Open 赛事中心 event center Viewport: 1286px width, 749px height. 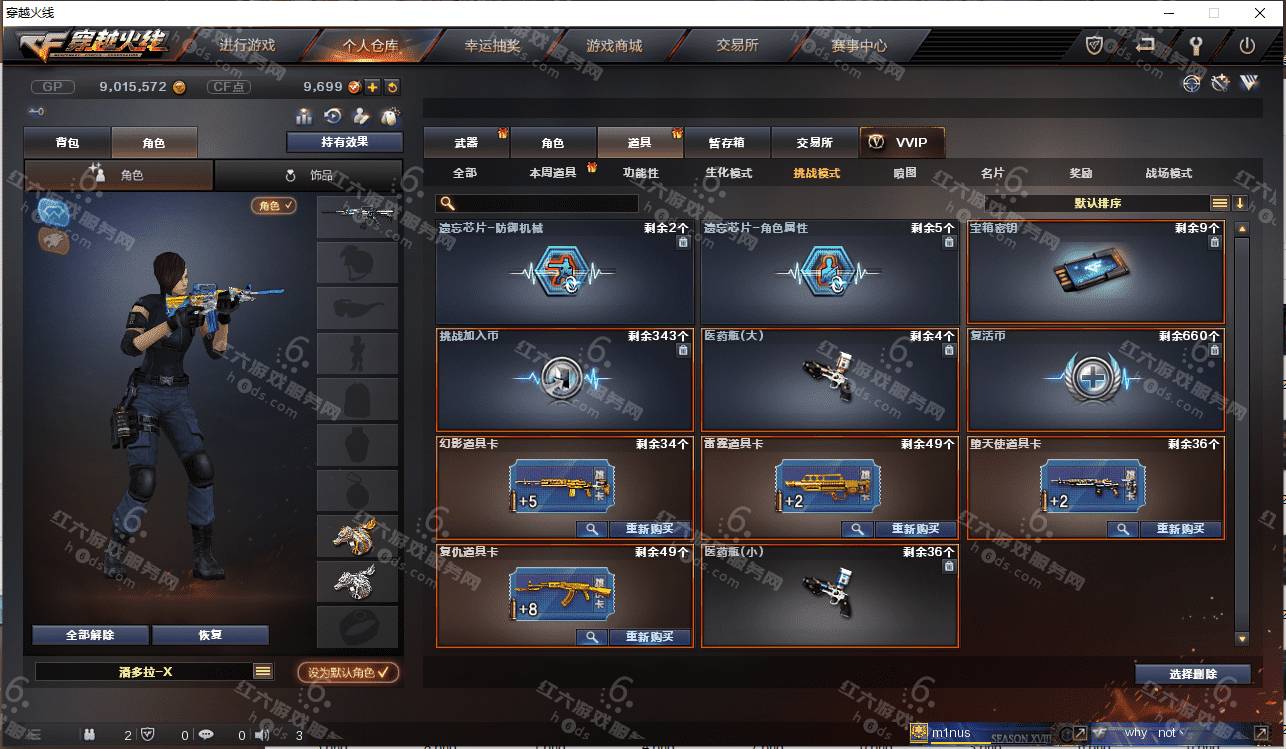point(858,46)
